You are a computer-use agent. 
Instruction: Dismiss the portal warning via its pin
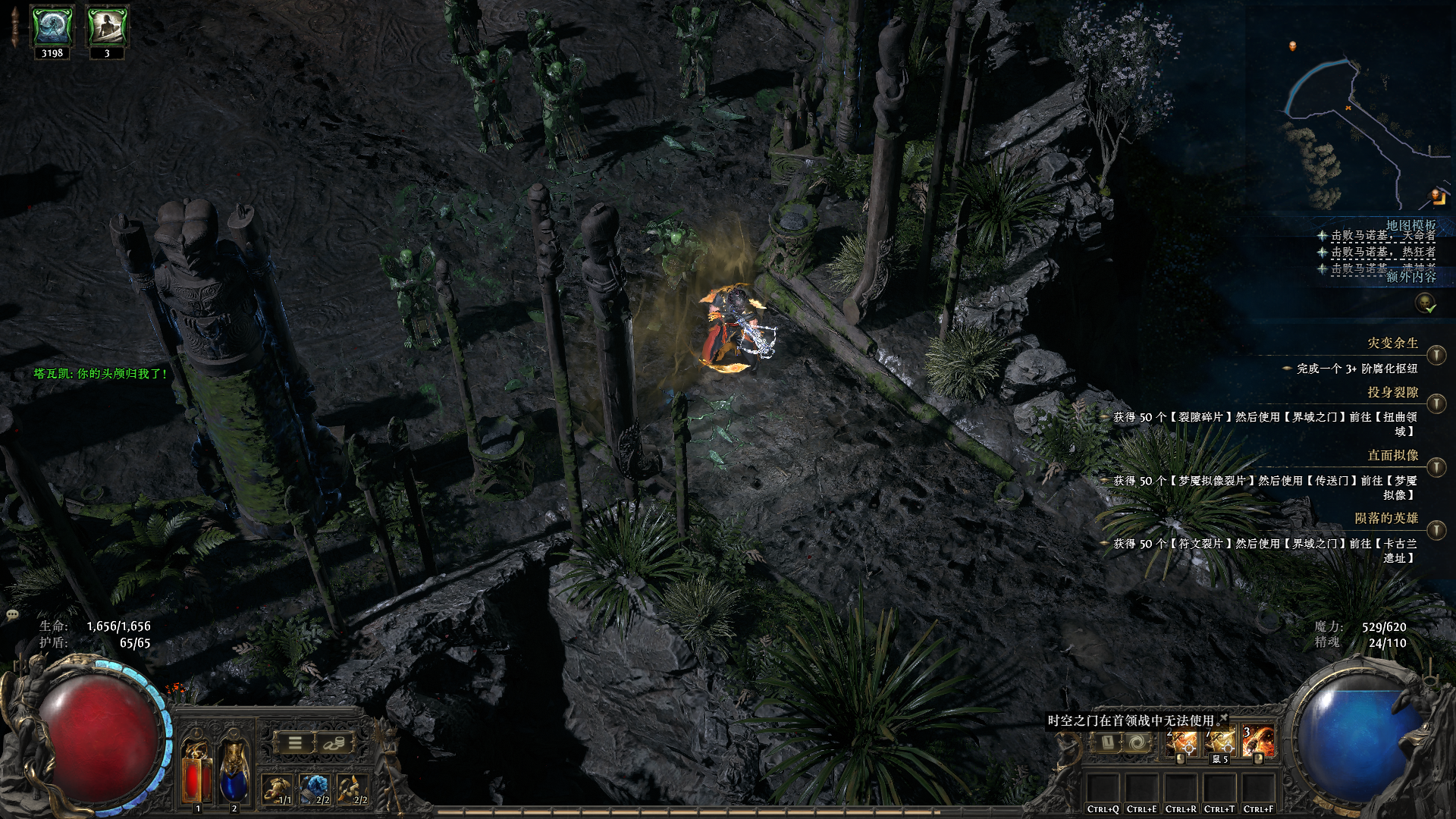pyautogui.click(x=1223, y=717)
